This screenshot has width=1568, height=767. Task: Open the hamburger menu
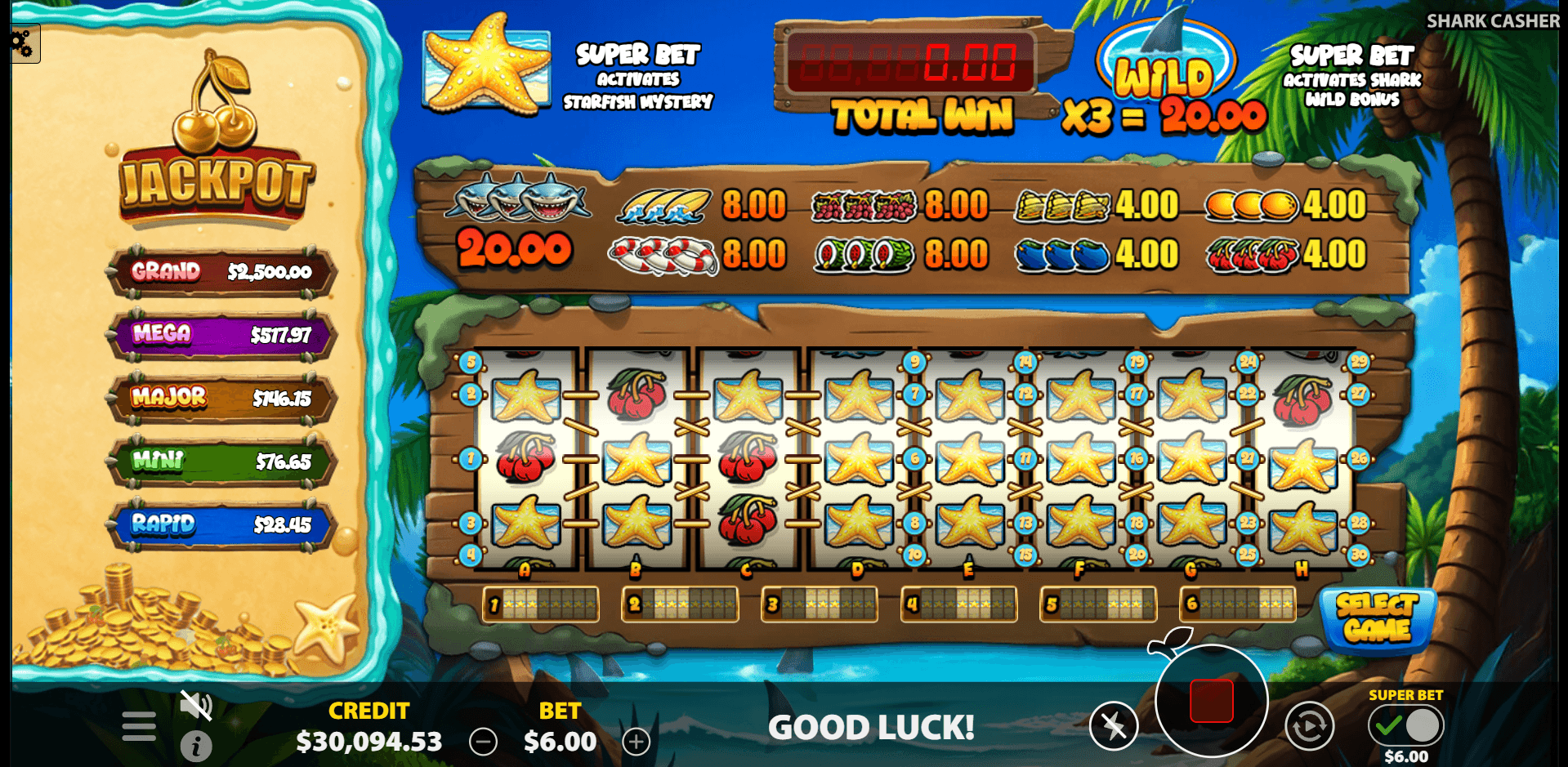pos(139,725)
